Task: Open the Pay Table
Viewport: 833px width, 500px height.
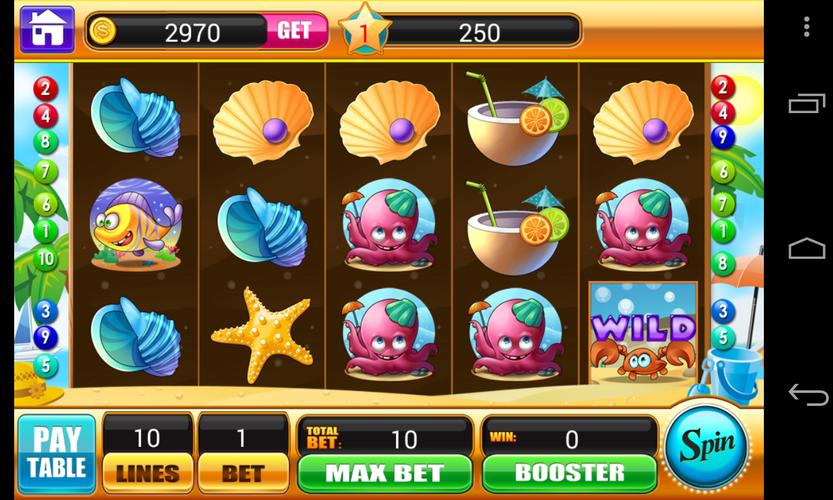Action: click(56, 453)
